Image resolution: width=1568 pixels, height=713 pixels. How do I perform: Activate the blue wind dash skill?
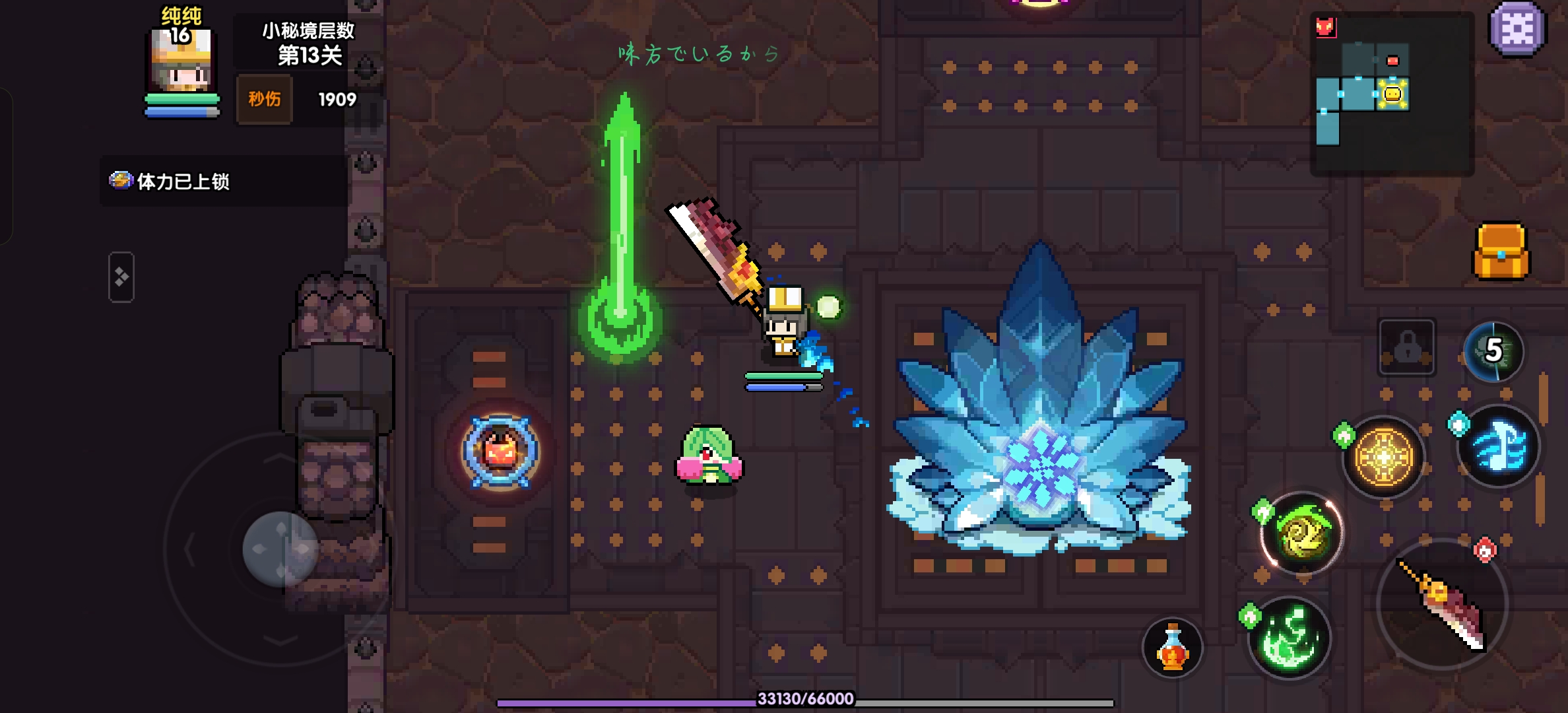pos(1498,447)
